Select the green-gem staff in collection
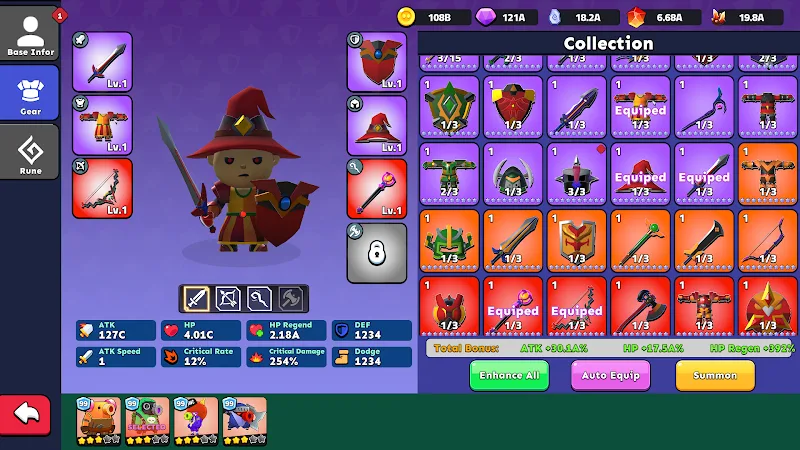 pos(641,239)
